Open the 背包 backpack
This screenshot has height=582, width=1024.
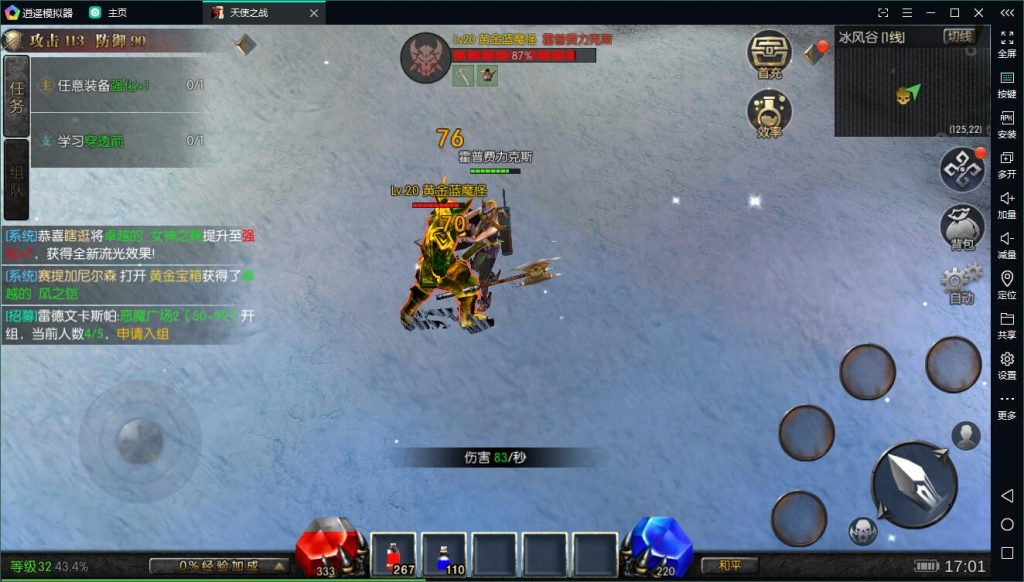pyautogui.click(x=963, y=227)
